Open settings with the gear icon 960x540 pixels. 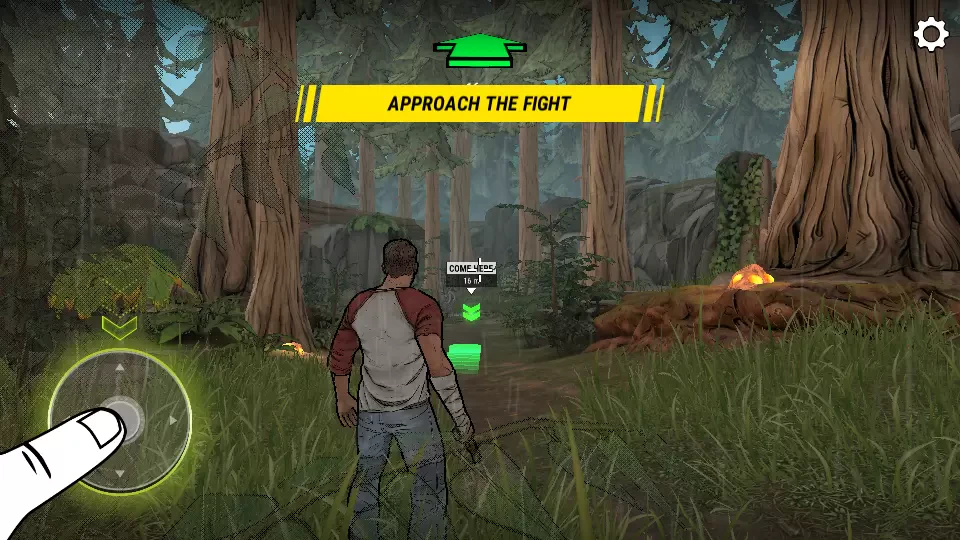click(930, 35)
